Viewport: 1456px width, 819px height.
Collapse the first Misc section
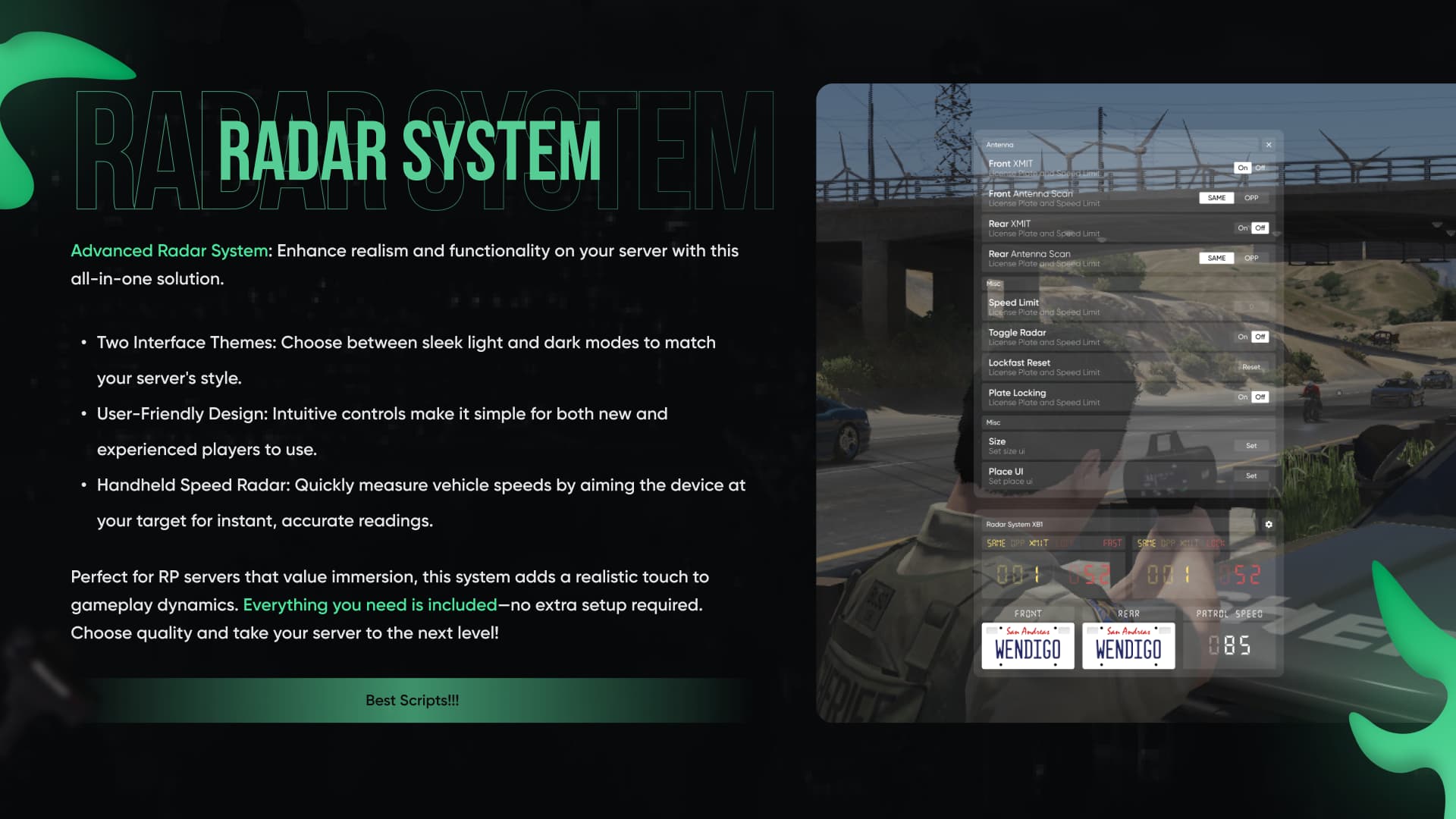[993, 284]
